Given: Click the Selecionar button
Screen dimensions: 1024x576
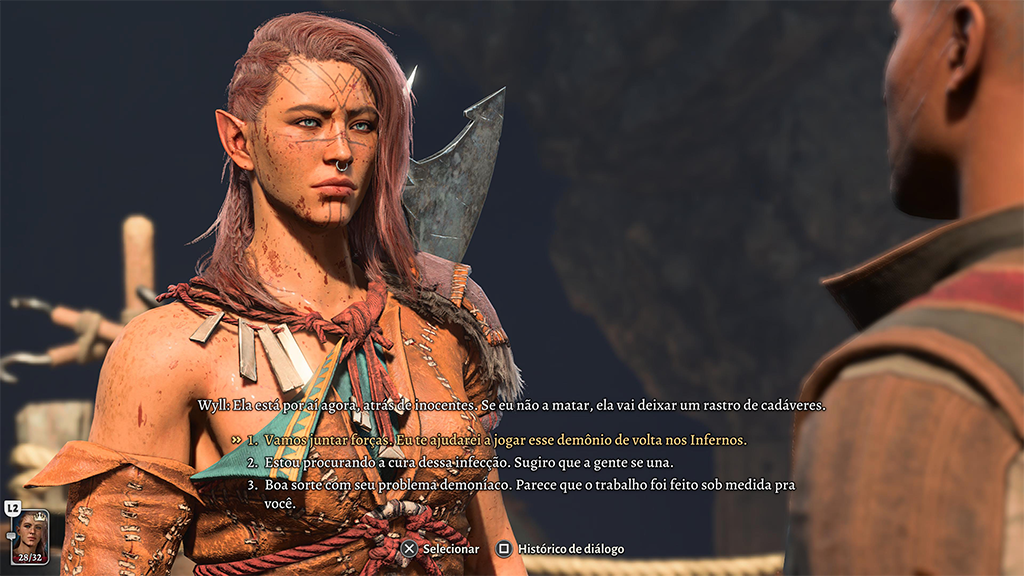Looking at the screenshot, I should point(440,549).
